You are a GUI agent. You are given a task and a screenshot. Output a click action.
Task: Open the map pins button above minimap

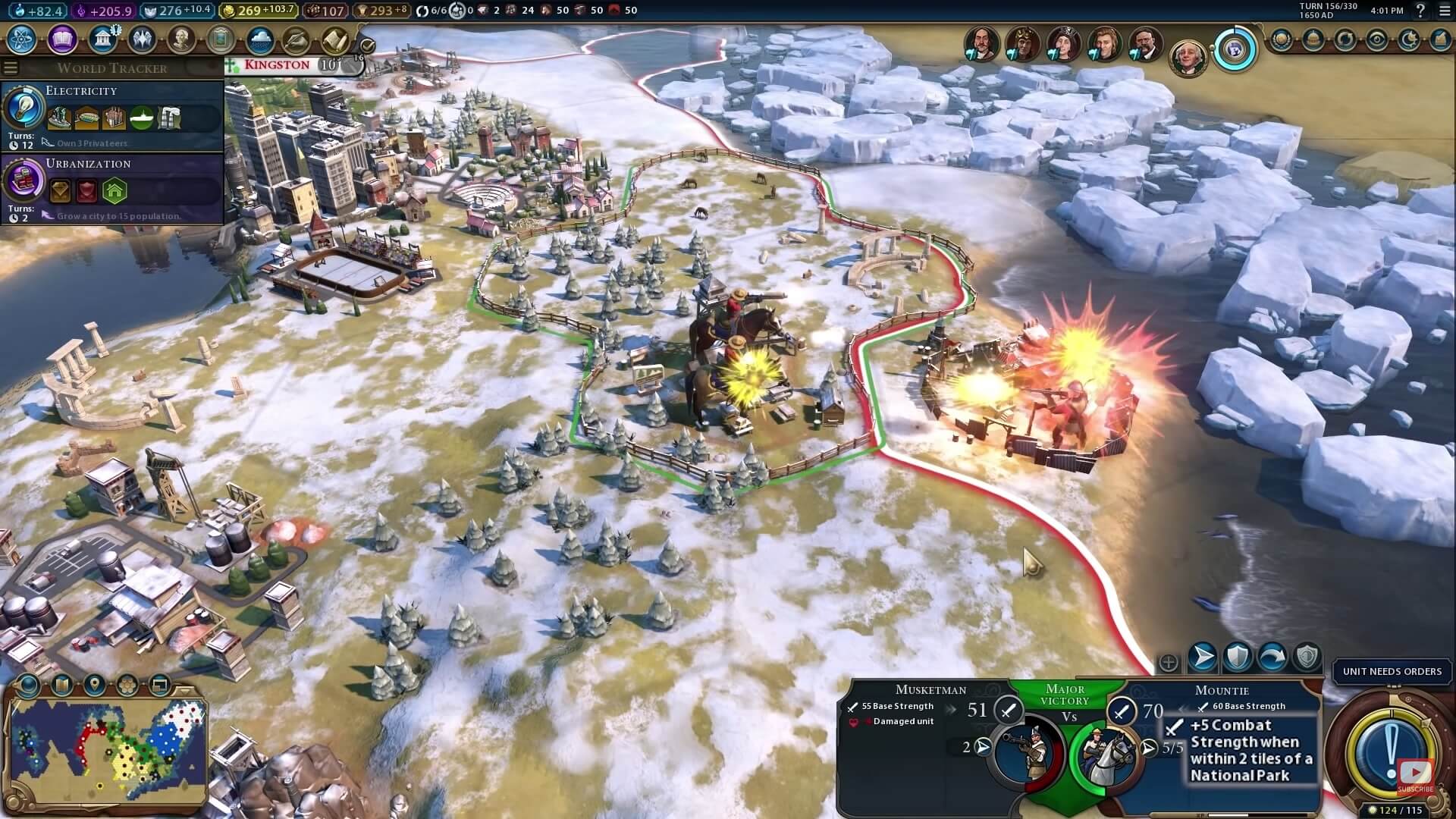(94, 686)
